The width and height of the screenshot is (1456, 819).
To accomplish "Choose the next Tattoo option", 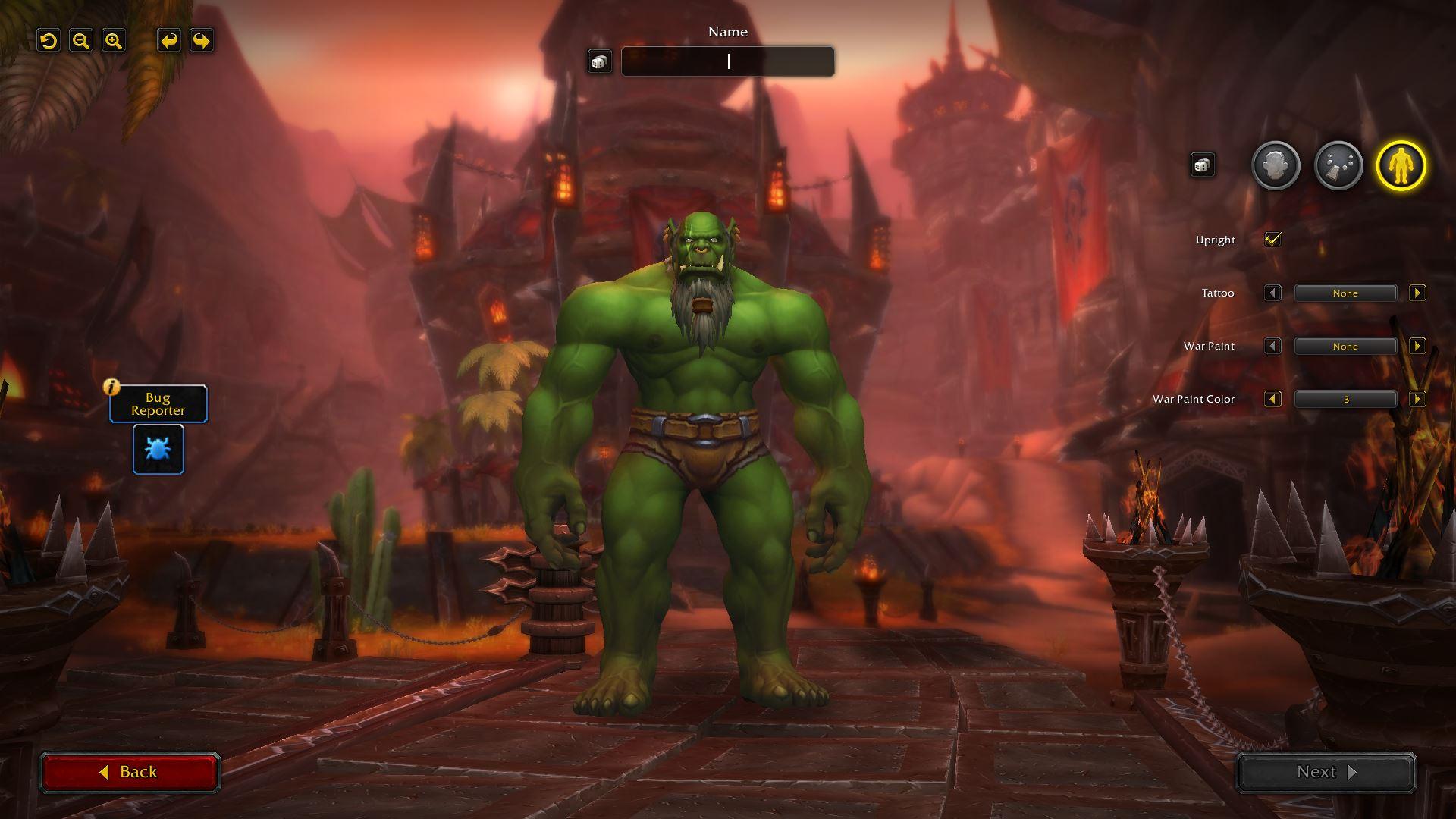I will click(1417, 293).
